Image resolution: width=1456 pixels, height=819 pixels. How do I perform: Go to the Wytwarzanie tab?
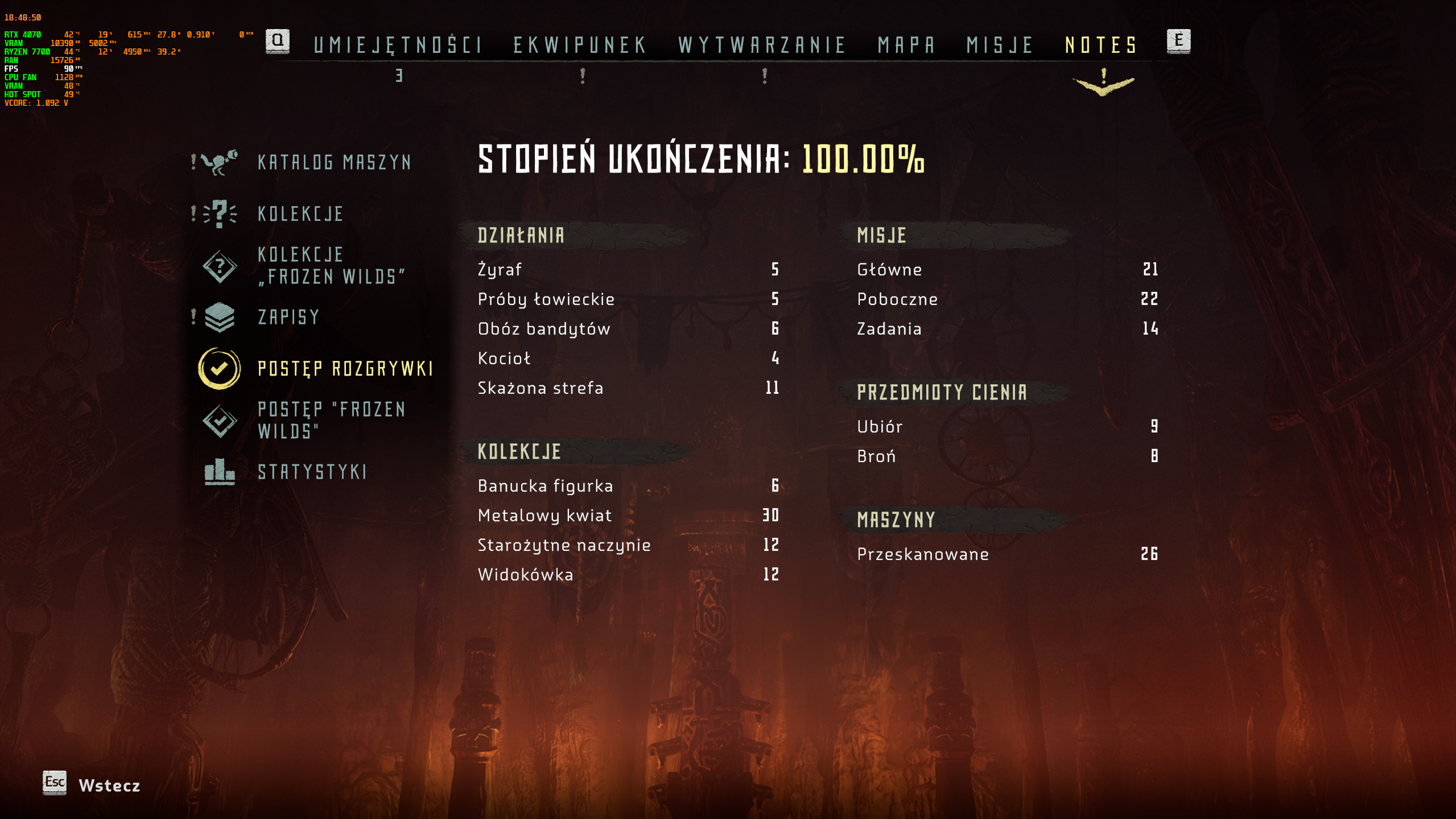click(762, 45)
